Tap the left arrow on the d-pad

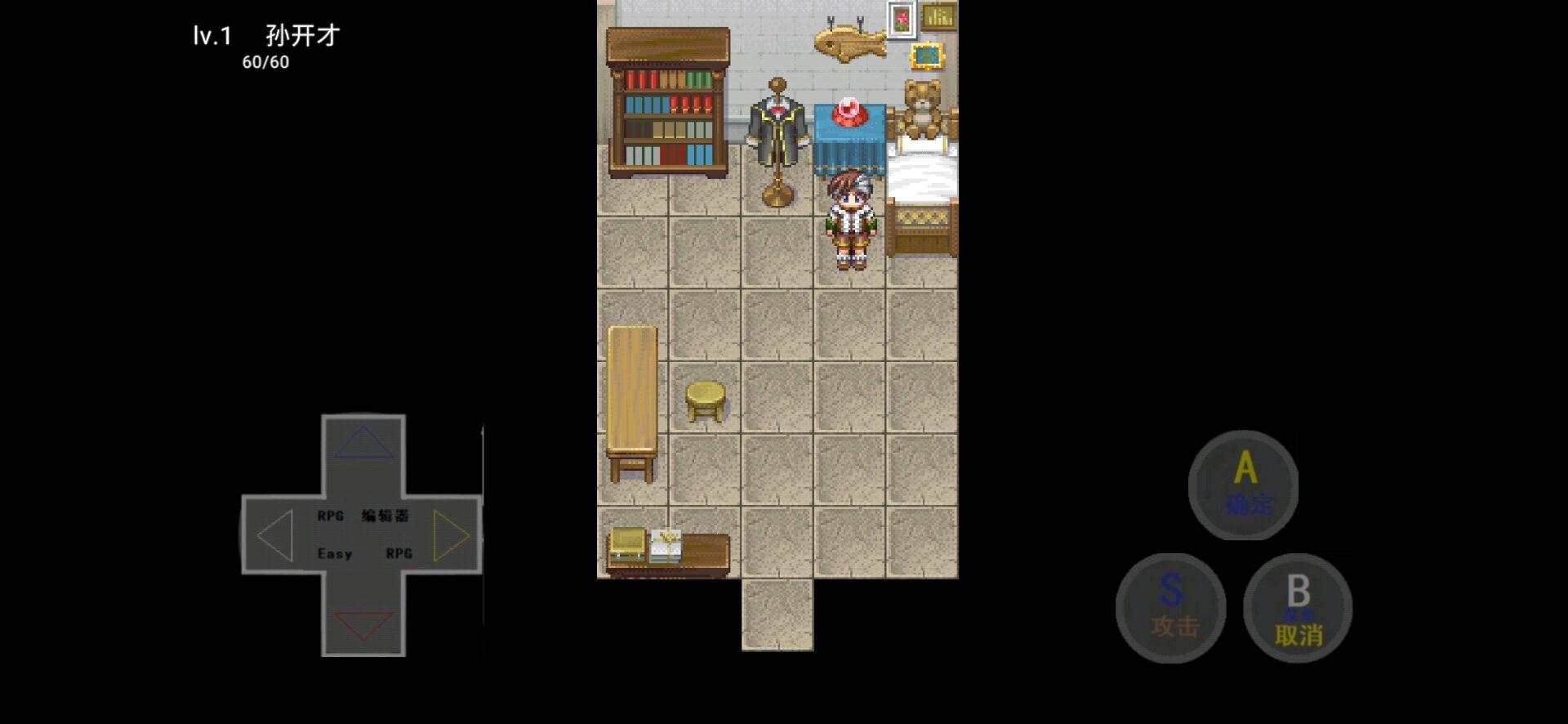275,535
